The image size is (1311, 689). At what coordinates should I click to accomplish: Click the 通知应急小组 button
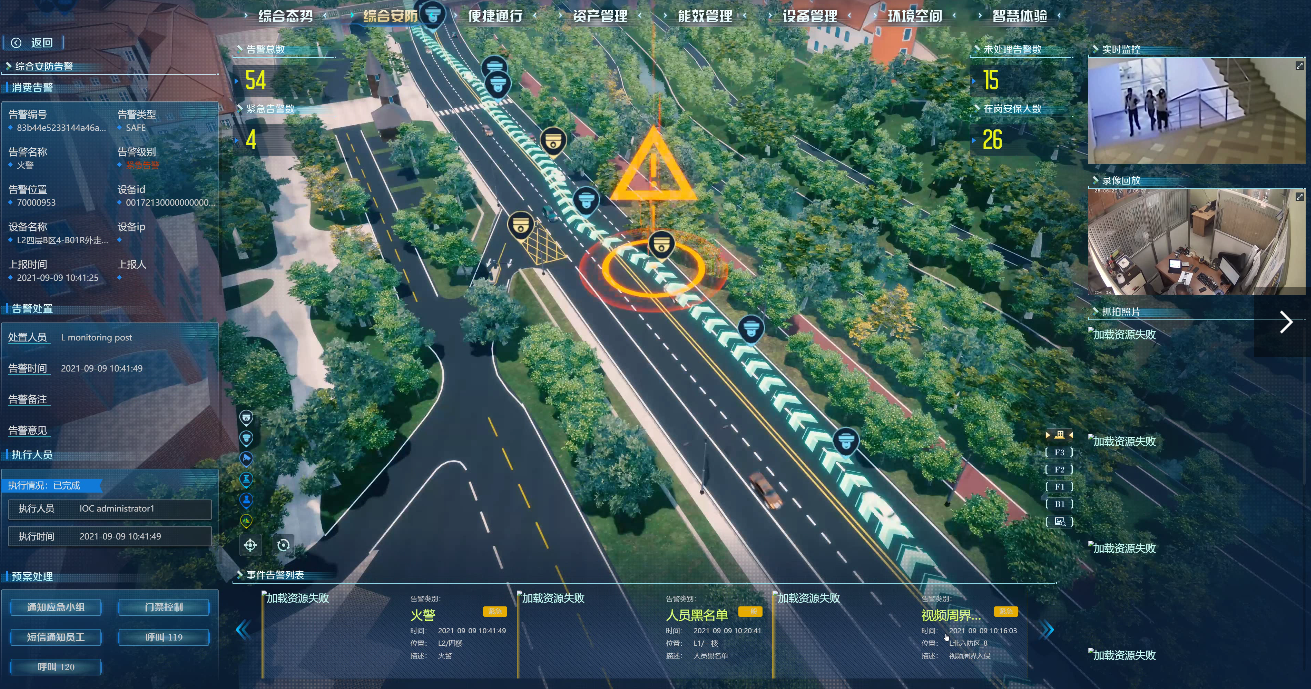pos(55,607)
